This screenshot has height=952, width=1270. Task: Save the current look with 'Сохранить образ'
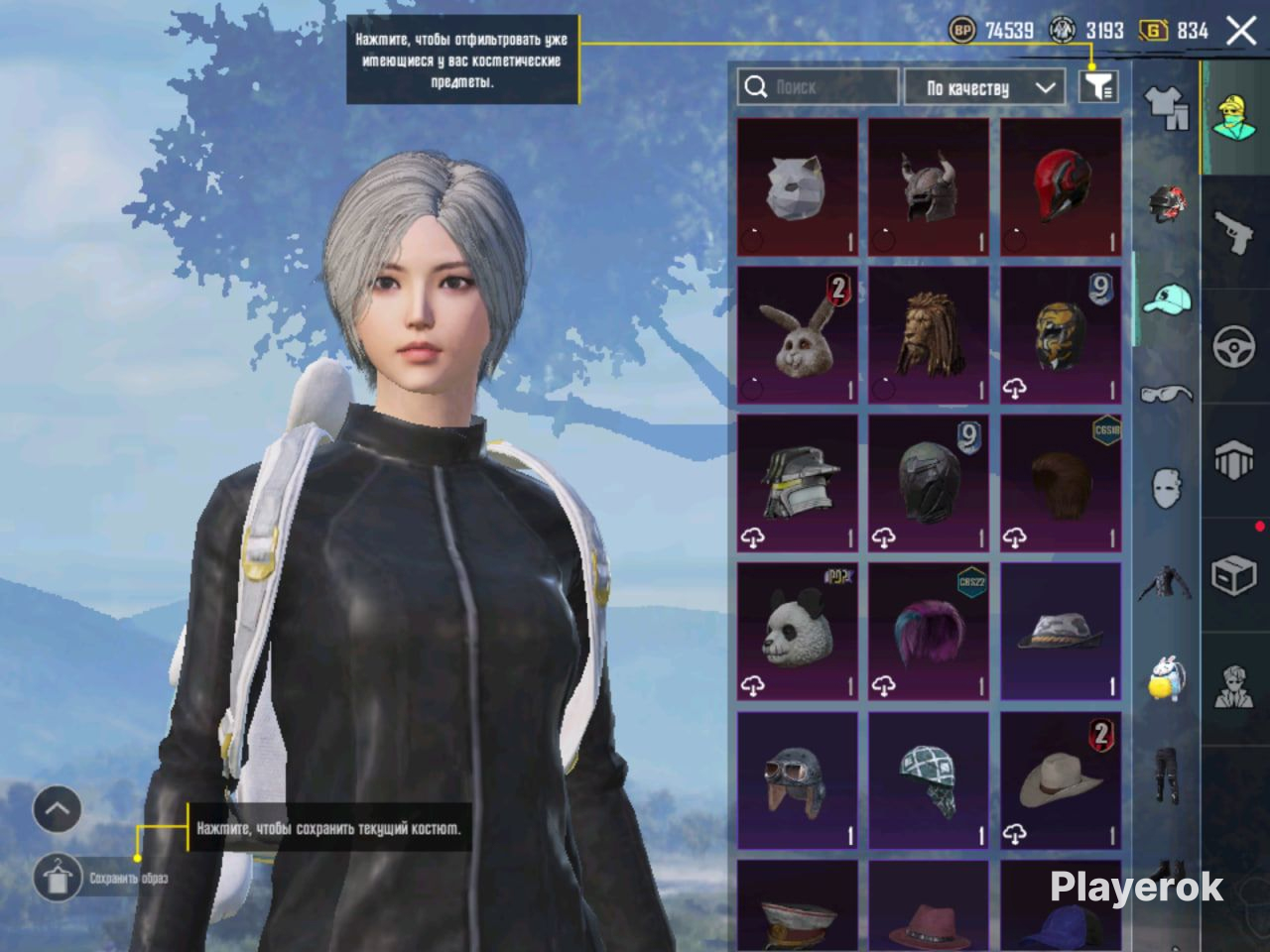click(x=58, y=878)
